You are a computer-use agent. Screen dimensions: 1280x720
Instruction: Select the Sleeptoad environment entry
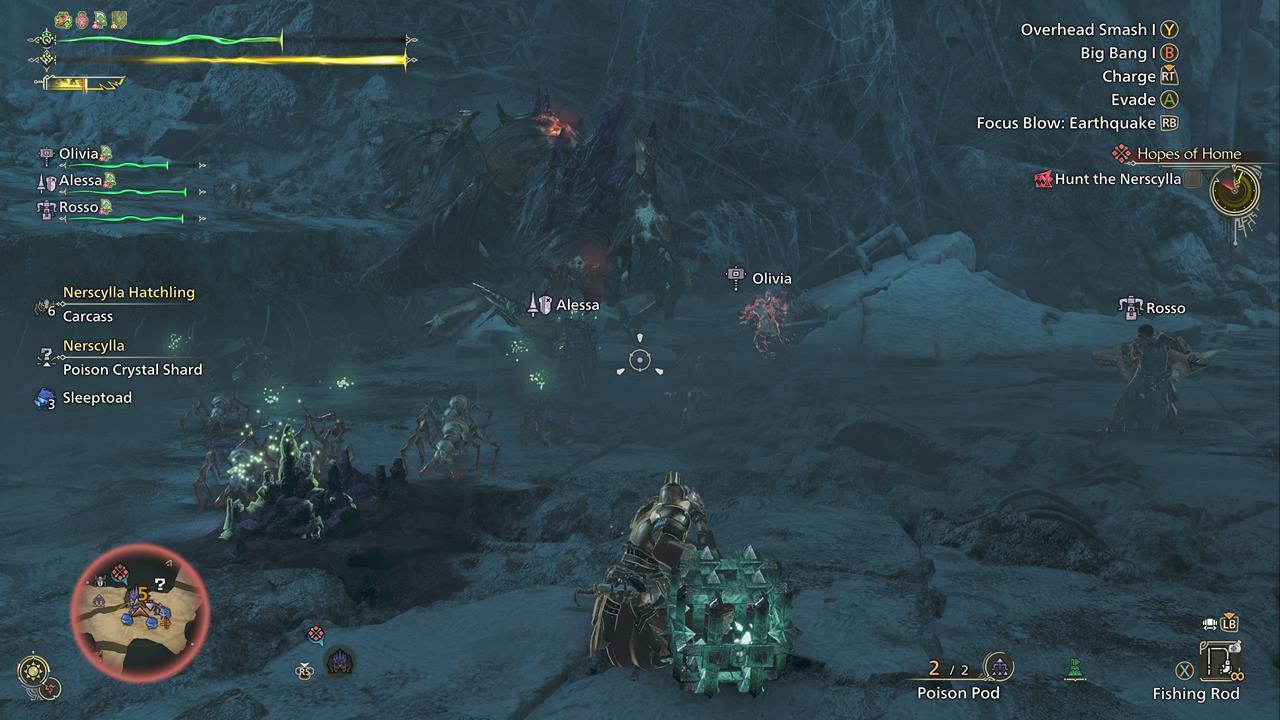96,398
